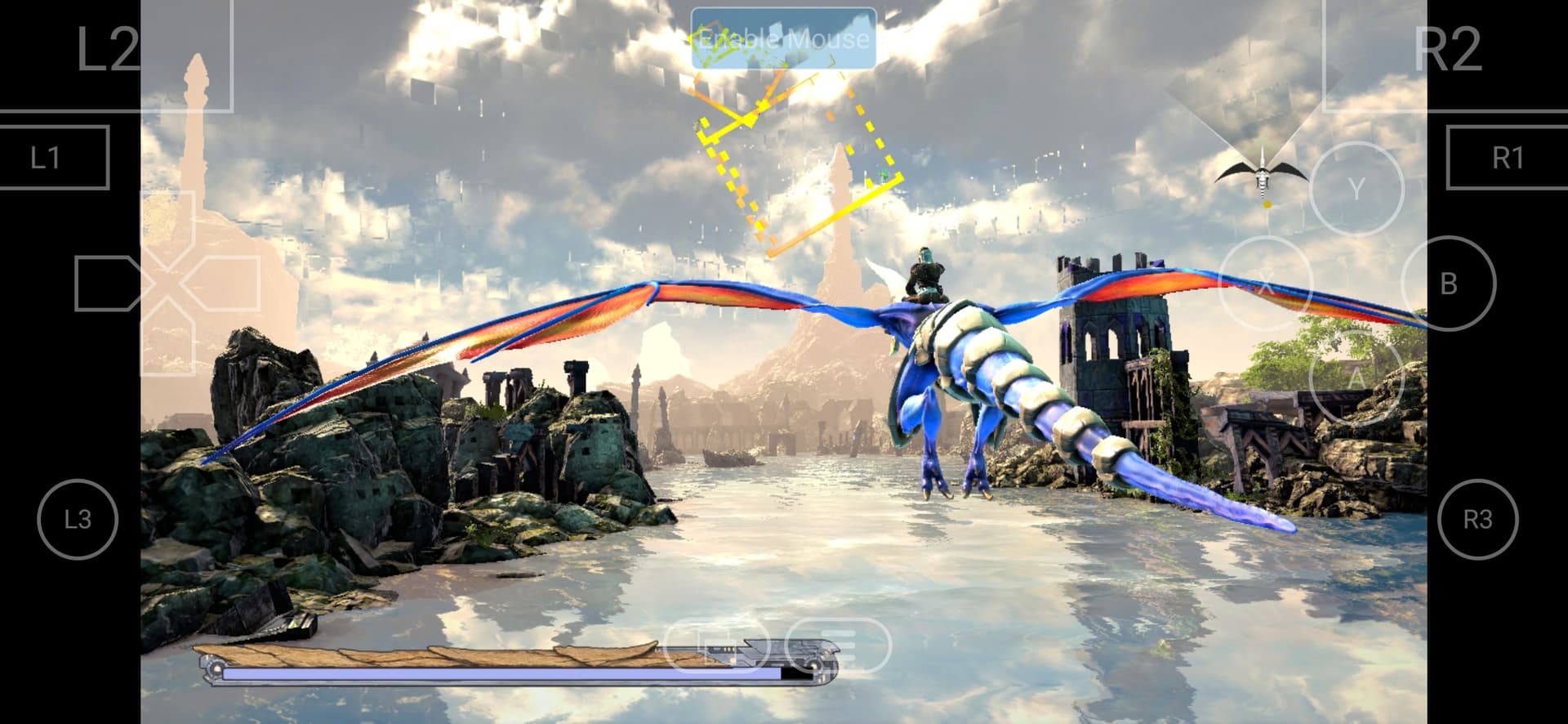
Task: Tap the round A touch button
Action: click(x=1356, y=377)
